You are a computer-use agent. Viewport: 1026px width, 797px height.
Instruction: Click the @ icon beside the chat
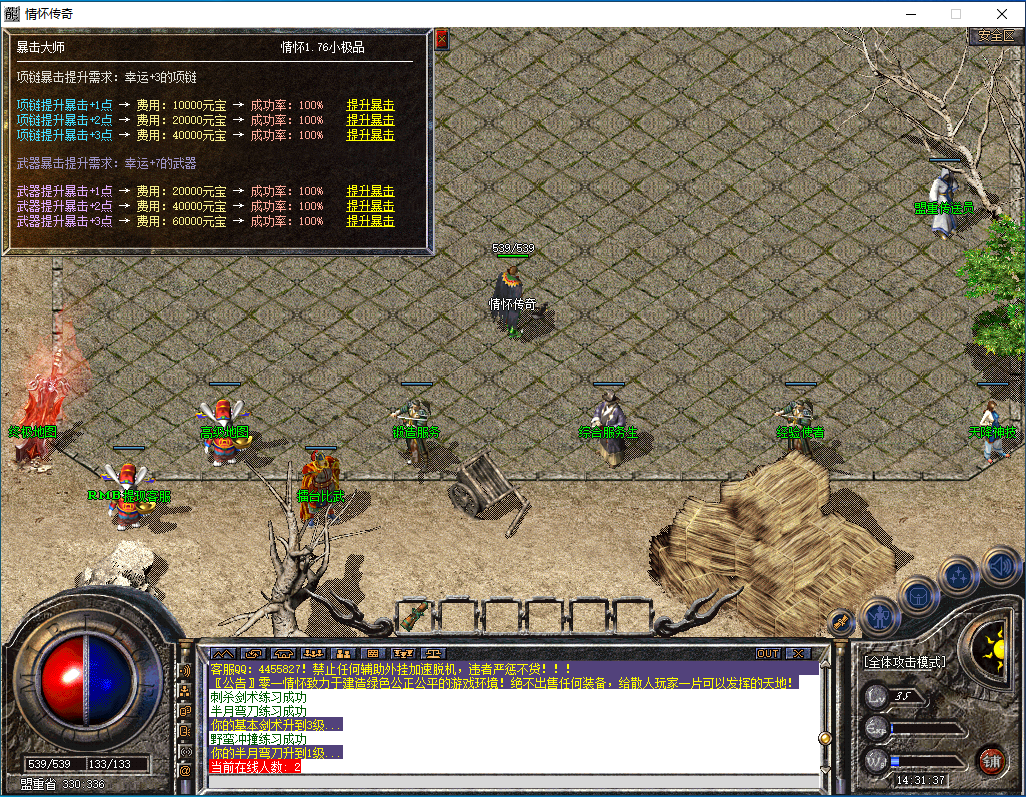click(185, 771)
